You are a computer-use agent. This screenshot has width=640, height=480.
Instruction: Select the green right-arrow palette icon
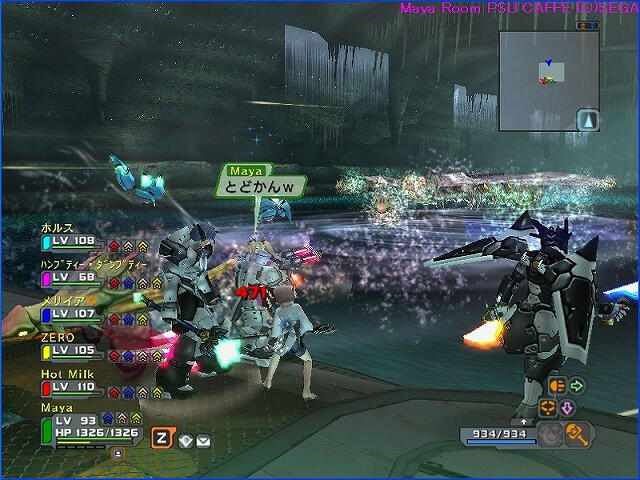click(577, 385)
